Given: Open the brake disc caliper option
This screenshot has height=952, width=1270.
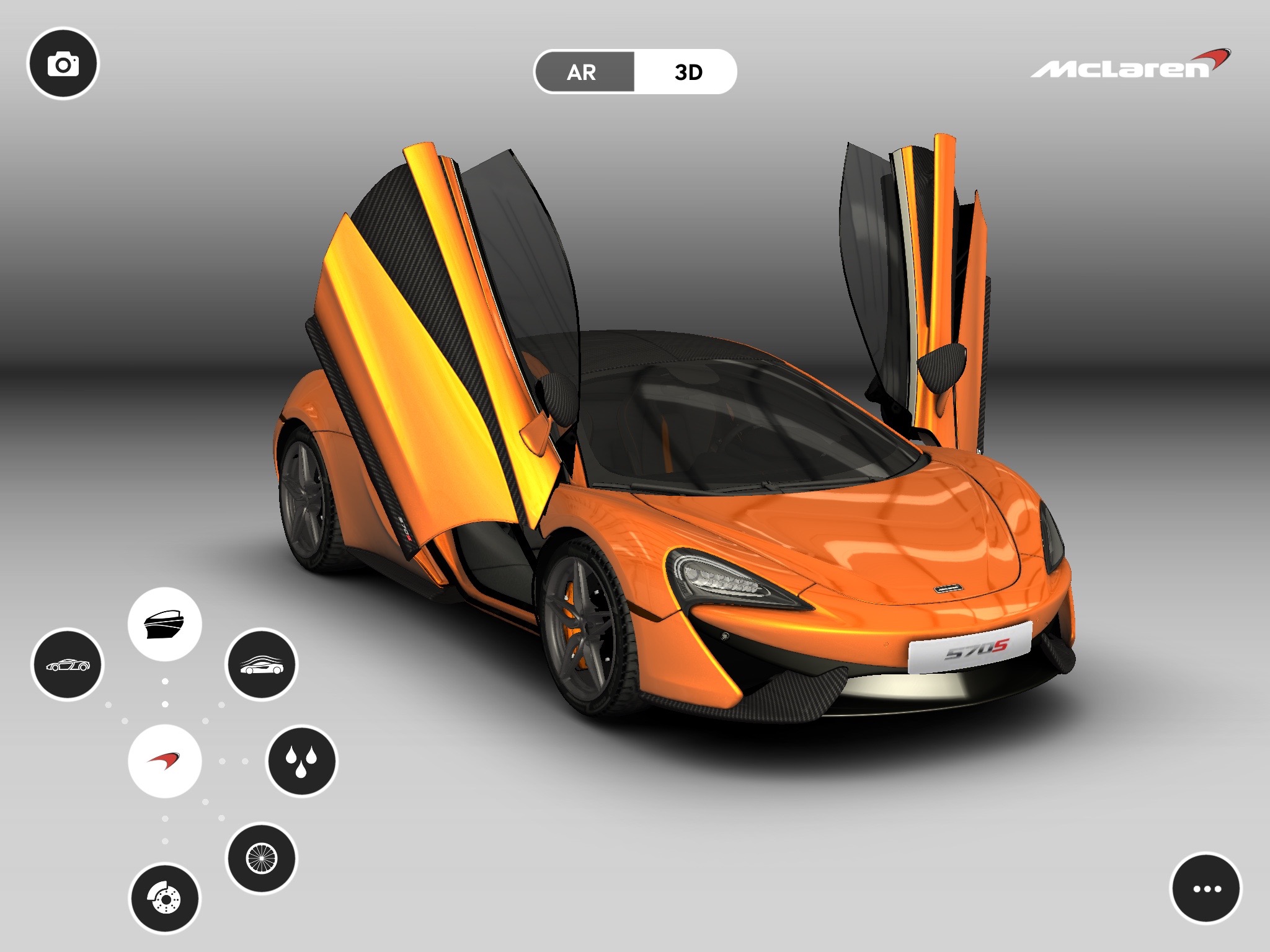Looking at the screenshot, I should pos(164,898).
